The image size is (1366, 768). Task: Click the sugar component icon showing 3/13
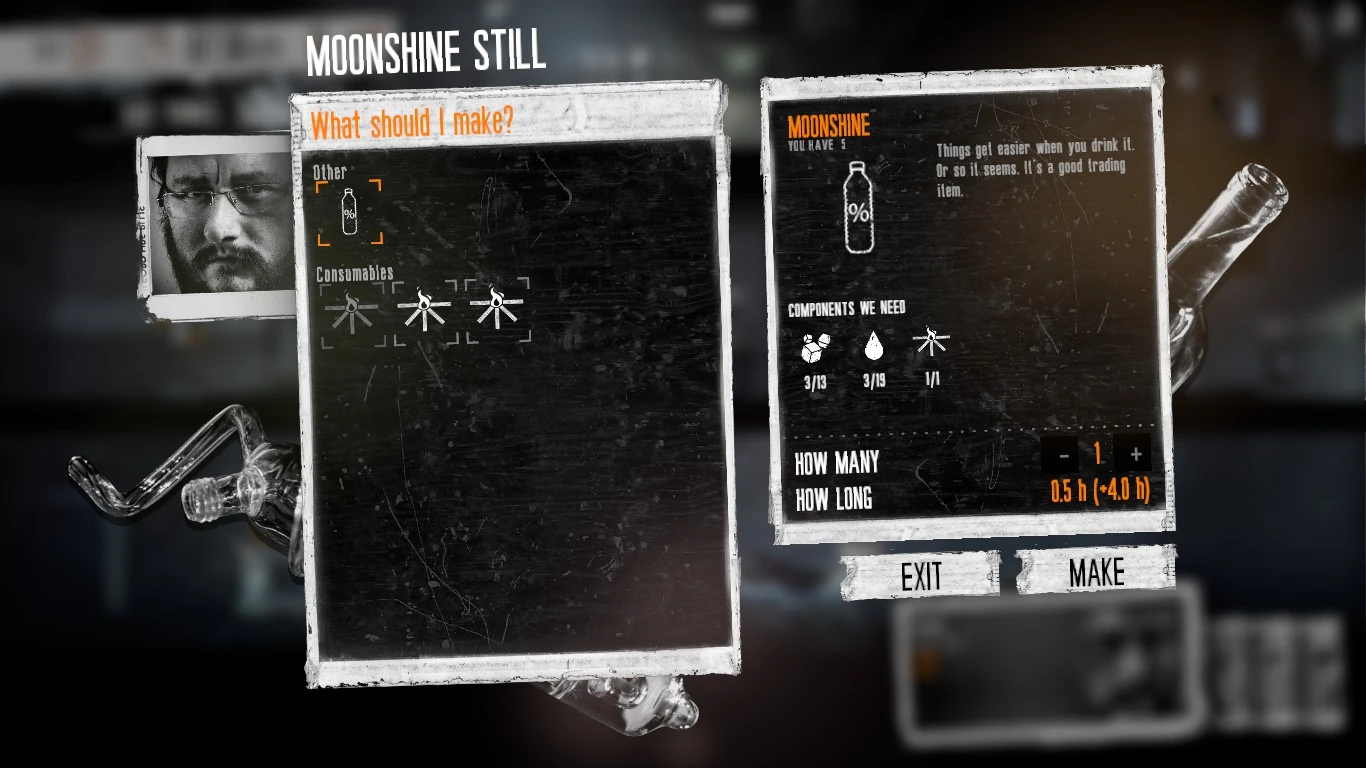pyautogui.click(x=816, y=350)
